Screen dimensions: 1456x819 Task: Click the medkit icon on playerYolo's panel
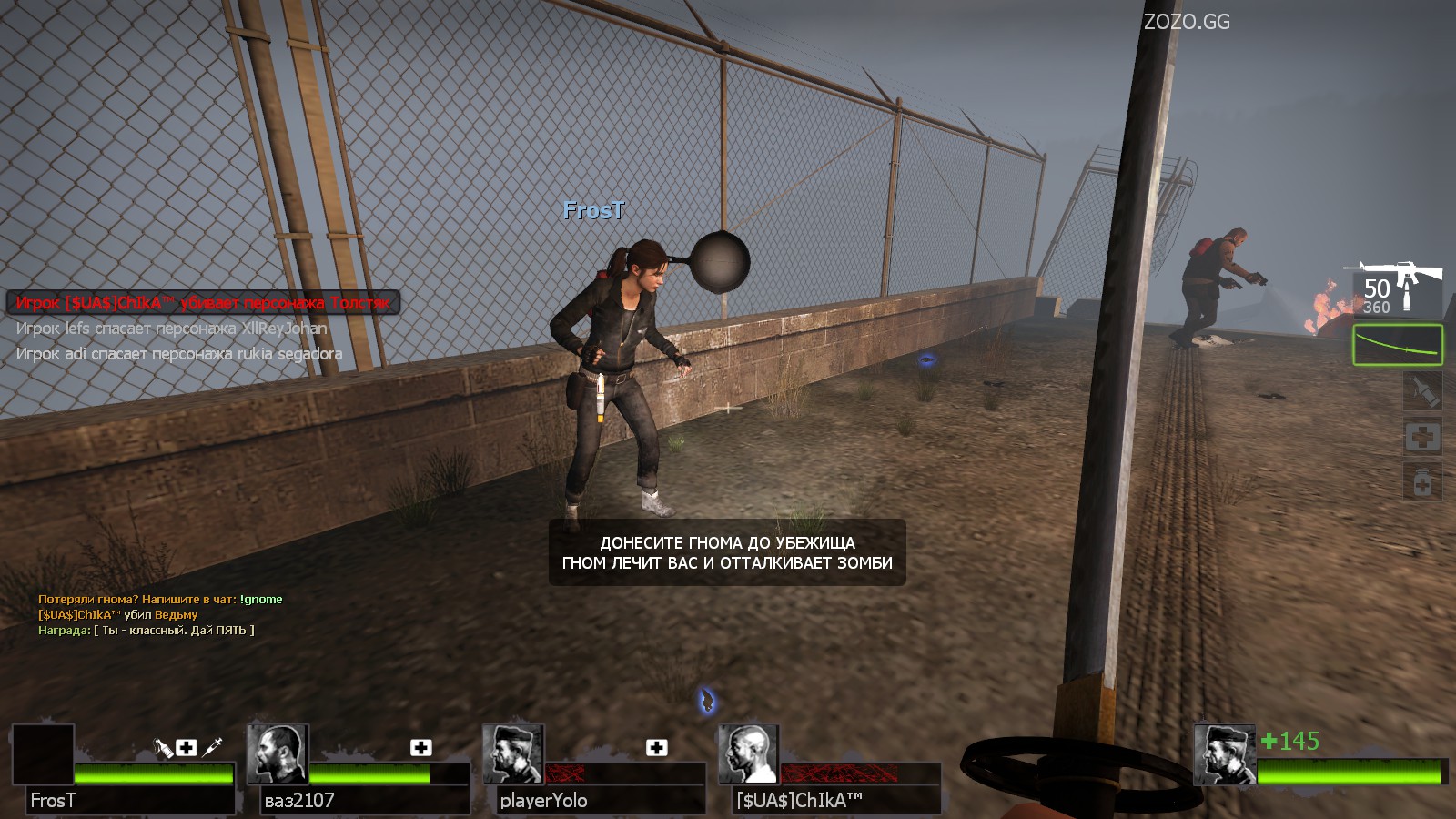[x=656, y=747]
